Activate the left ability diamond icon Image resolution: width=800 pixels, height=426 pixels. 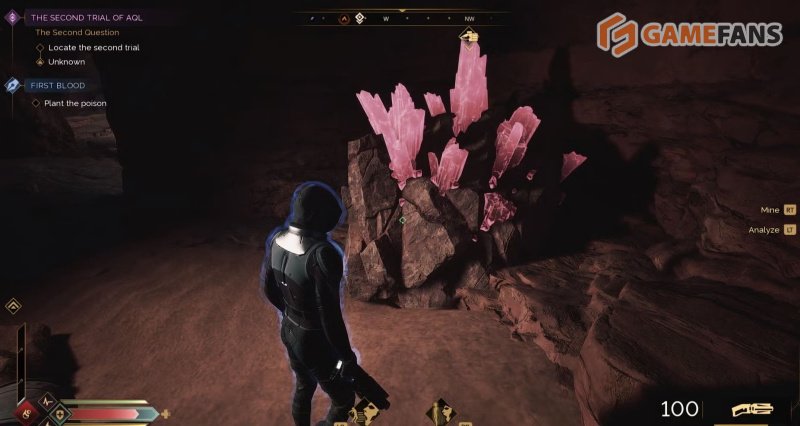(x=366, y=410)
